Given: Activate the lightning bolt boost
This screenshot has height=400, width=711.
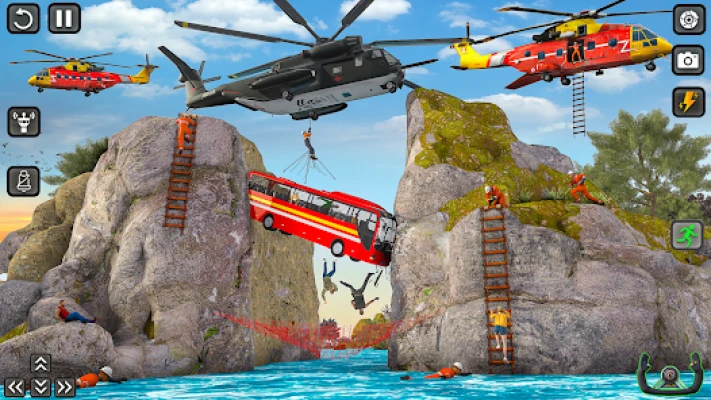Looking at the screenshot, I should tap(688, 101).
